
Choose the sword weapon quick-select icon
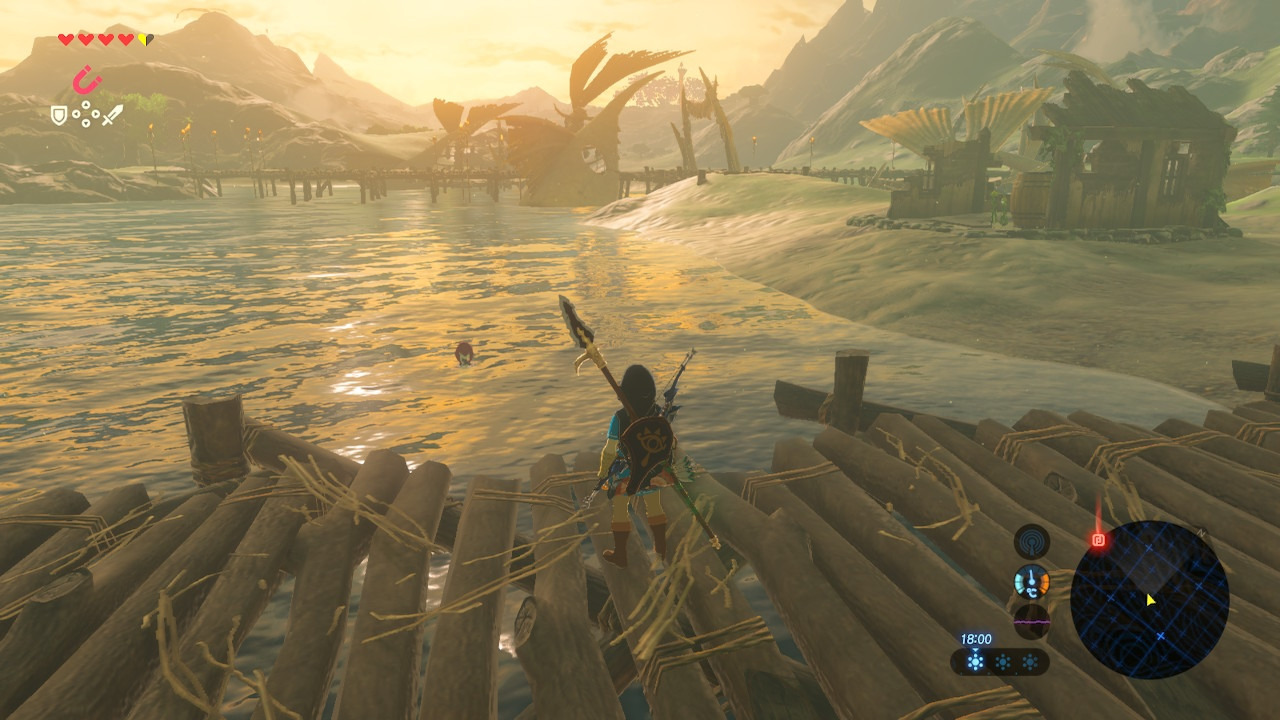112,115
